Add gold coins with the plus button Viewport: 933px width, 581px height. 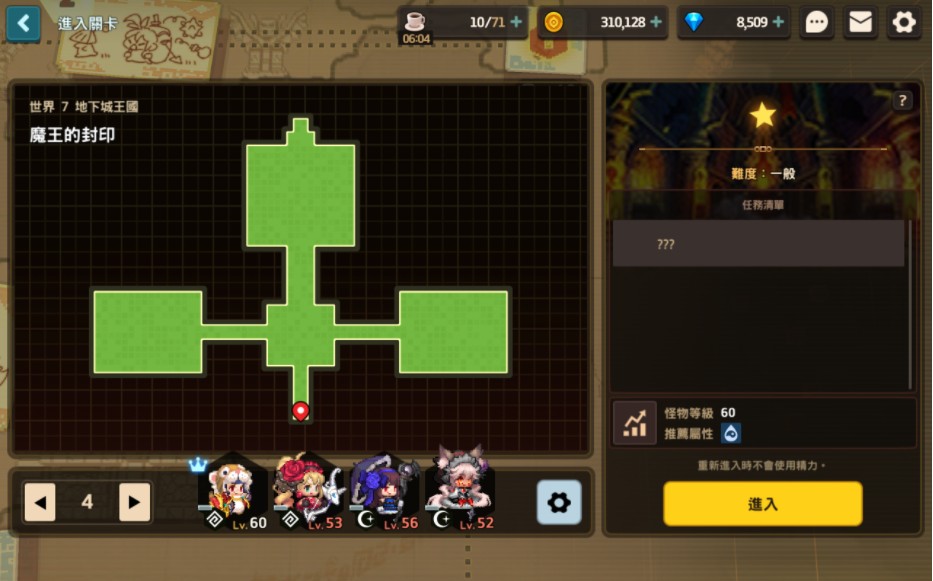pos(656,22)
